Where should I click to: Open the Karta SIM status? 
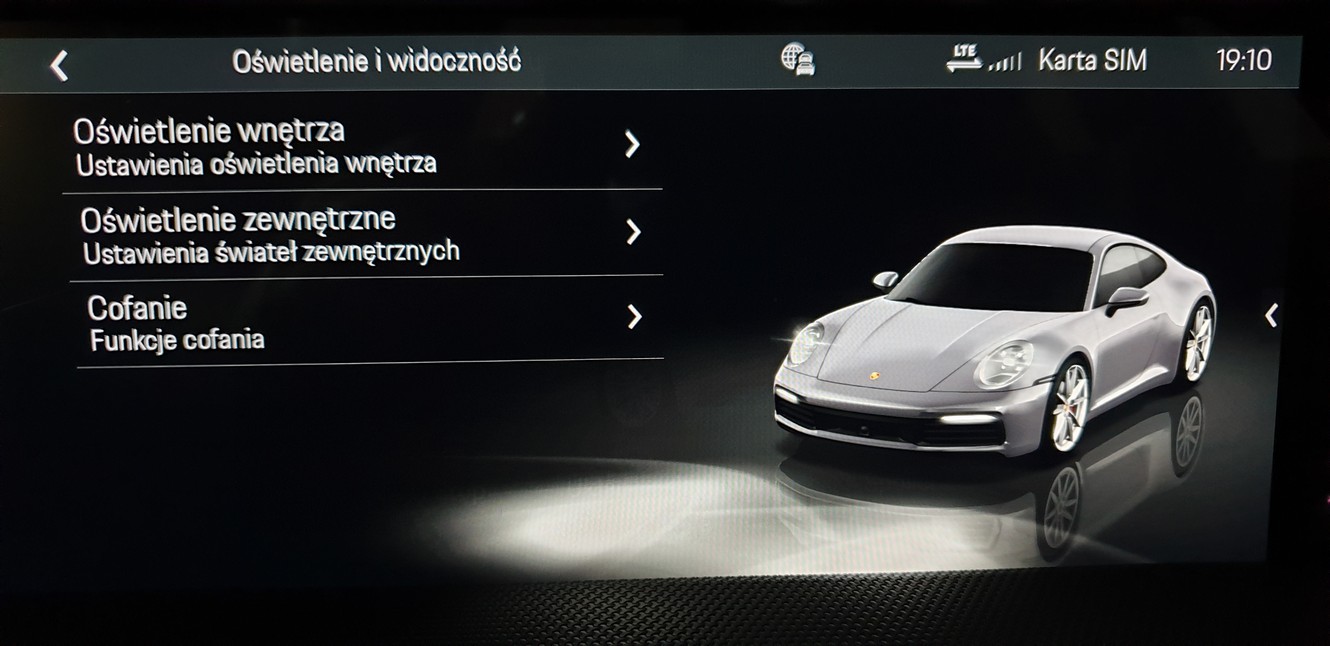(1092, 61)
